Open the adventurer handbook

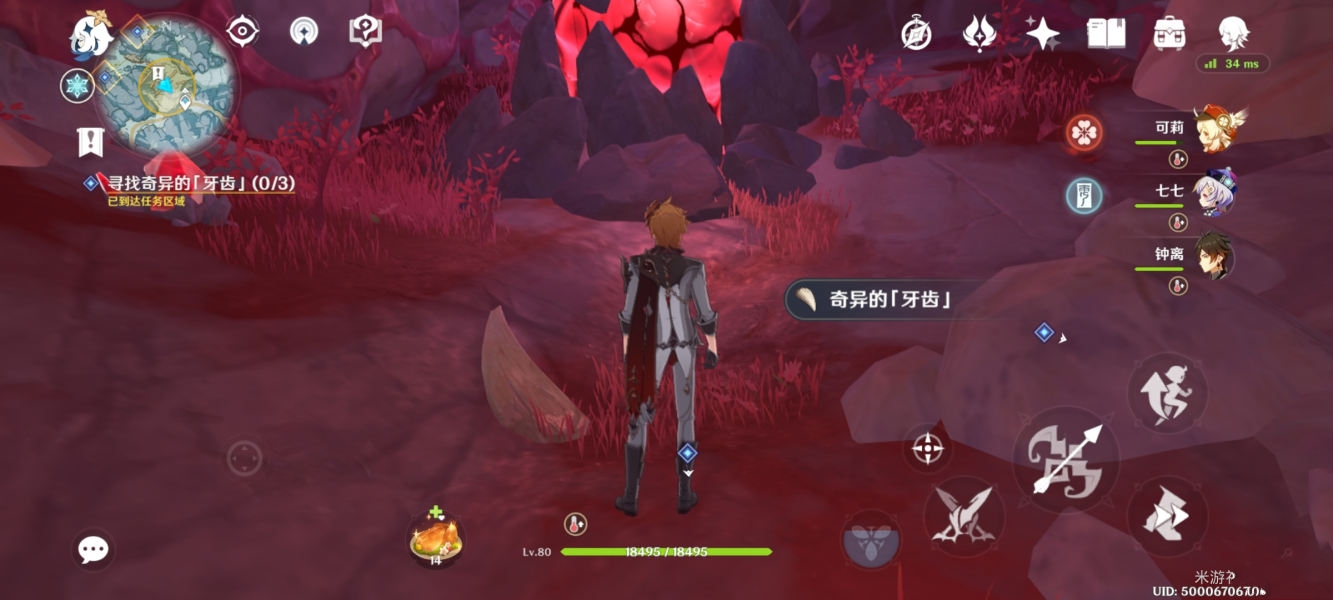(1106, 33)
